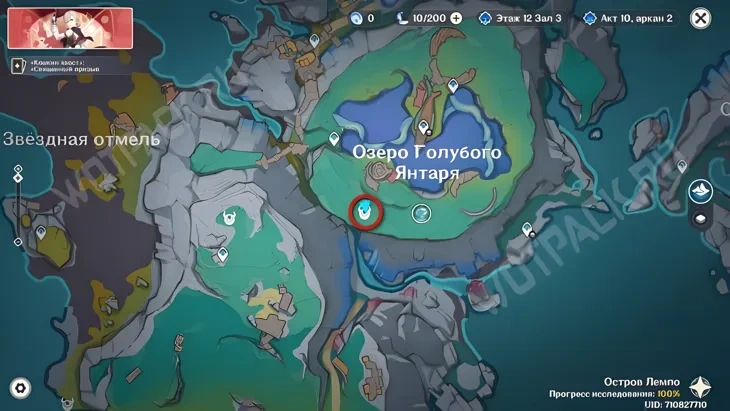Viewport: 730px width, 411px height.
Task: Open the «Акт 10, аркан 2» theater indicator
Action: [x=628, y=18]
